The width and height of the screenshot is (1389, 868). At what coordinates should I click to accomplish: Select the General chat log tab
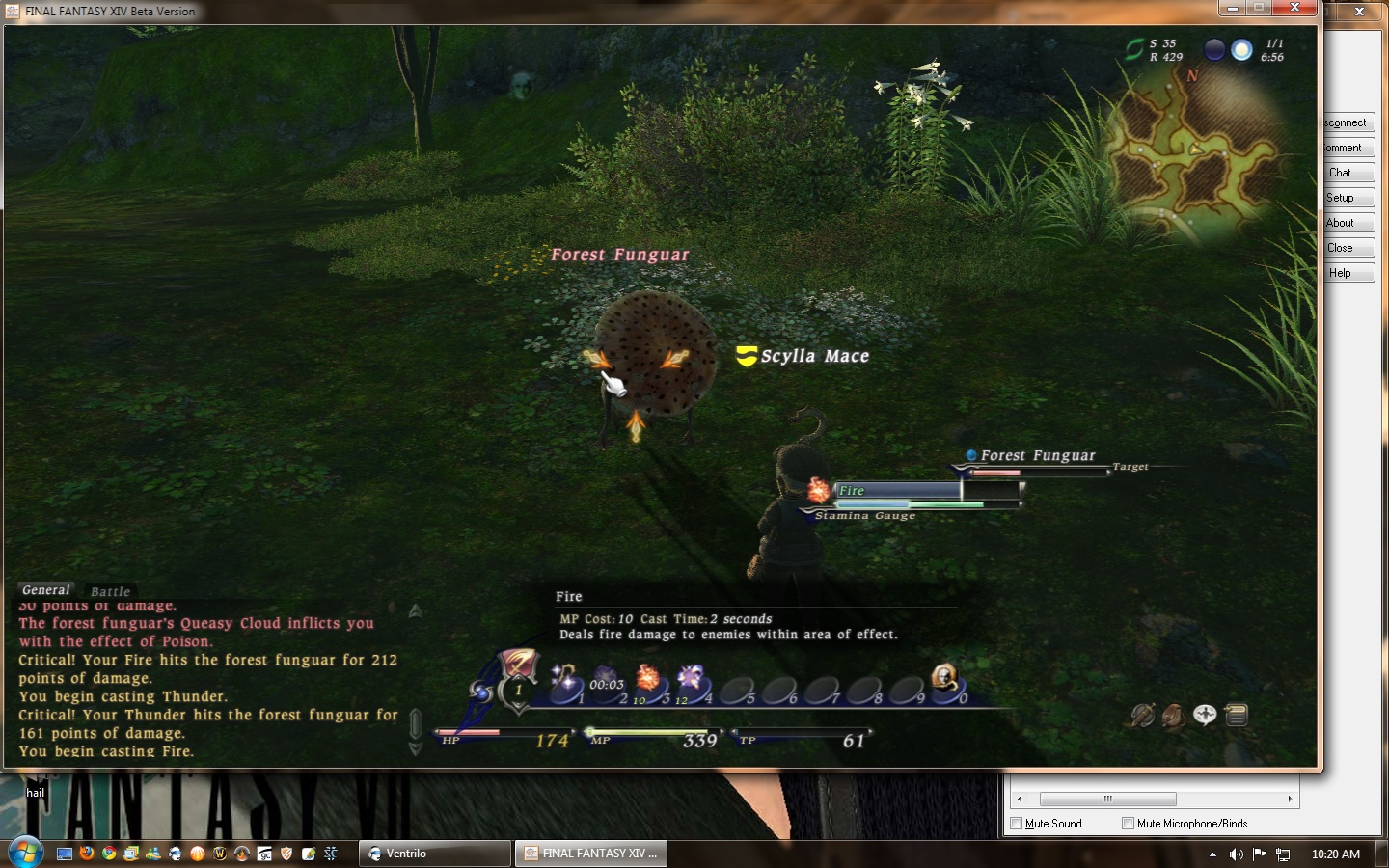pyautogui.click(x=45, y=589)
